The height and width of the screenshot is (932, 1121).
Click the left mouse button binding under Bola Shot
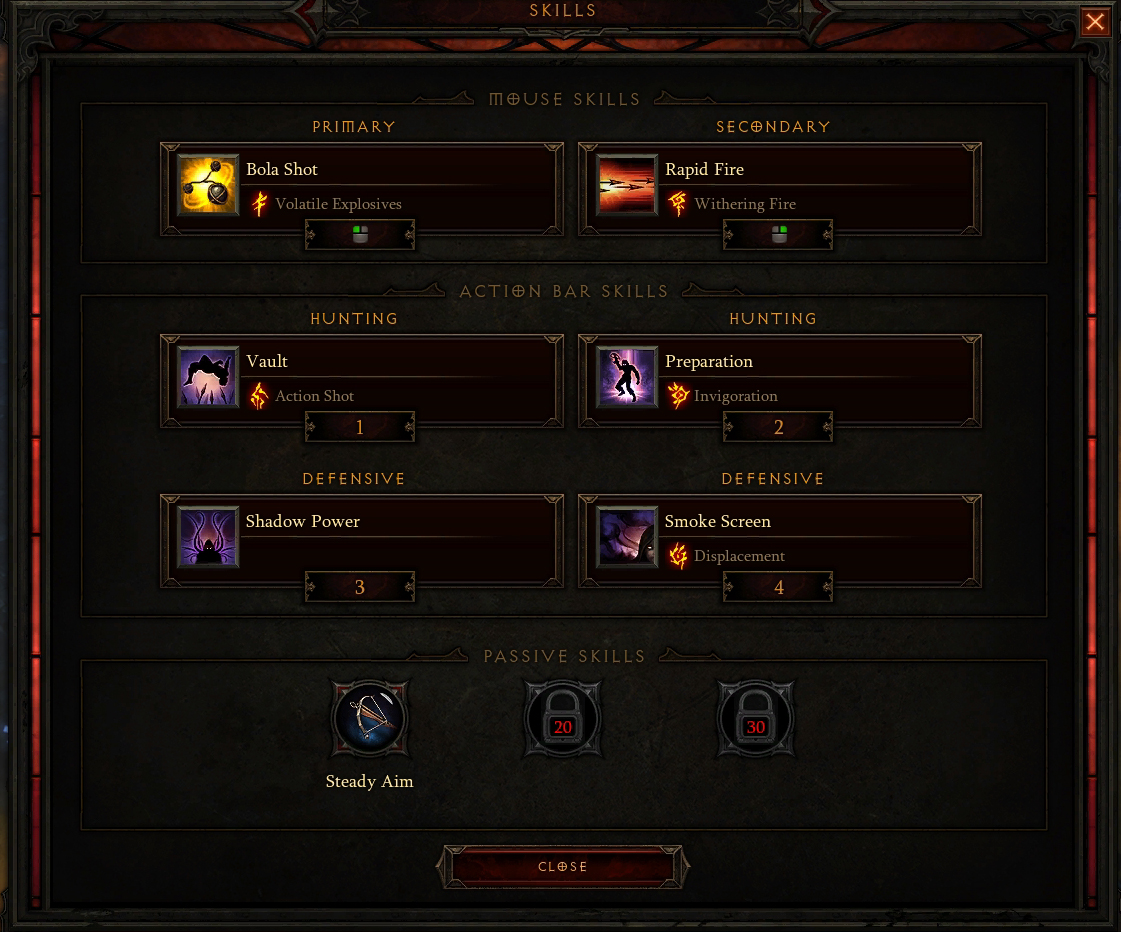click(360, 235)
